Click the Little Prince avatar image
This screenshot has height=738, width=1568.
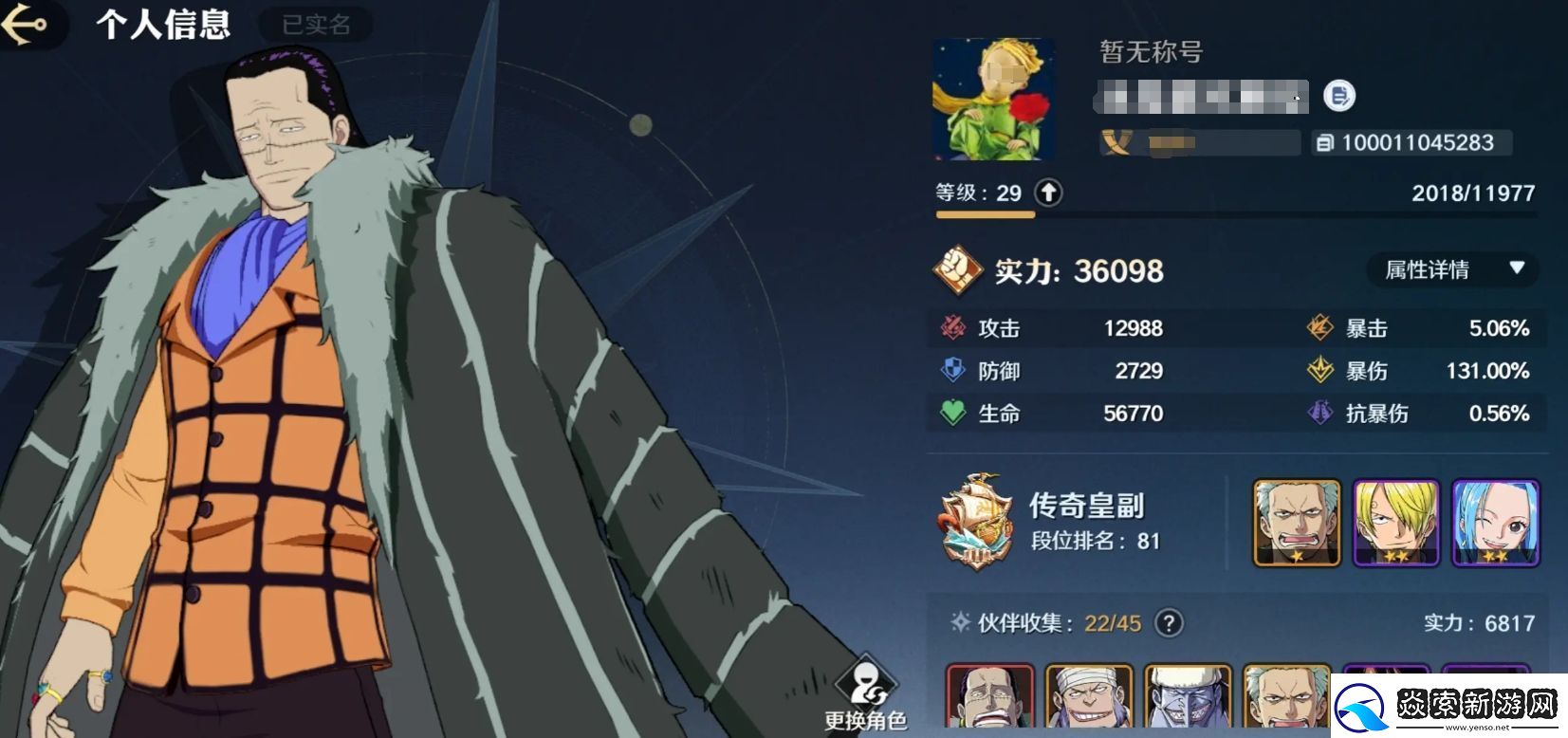[993, 99]
